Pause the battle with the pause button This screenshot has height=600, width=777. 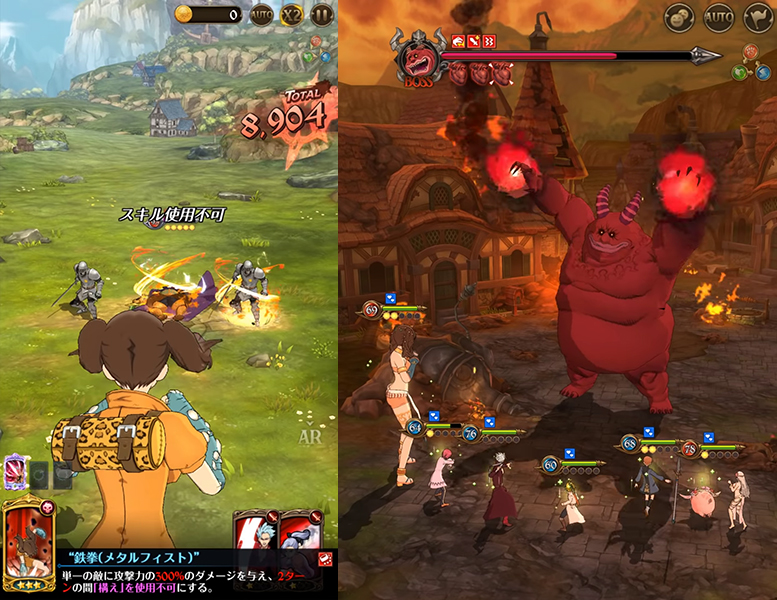(321, 15)
